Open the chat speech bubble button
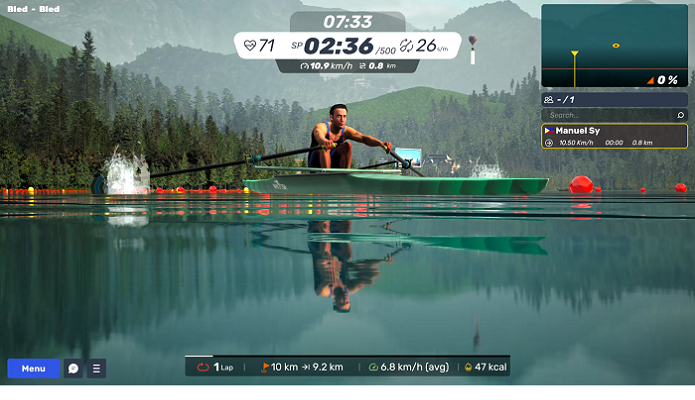695x400 pixels. point(73,369)
